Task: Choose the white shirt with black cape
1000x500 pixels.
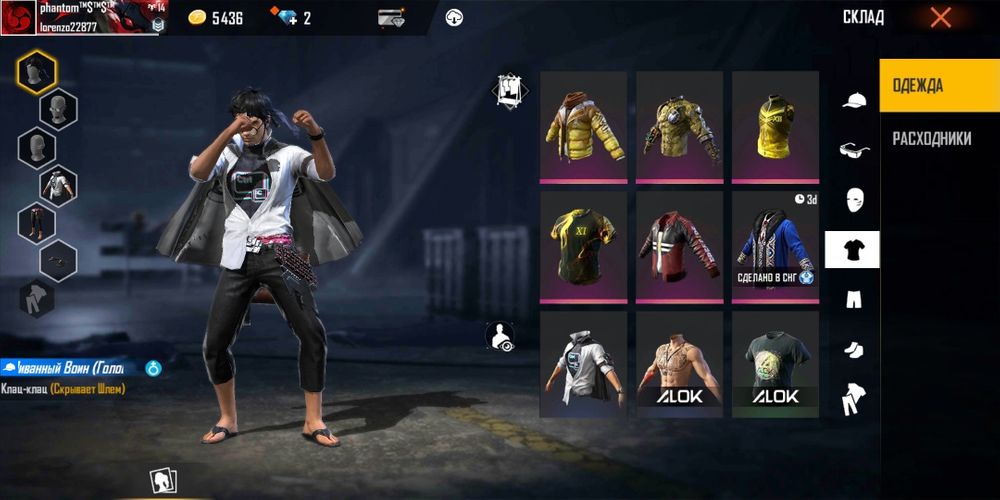Action: click(583, 364)
